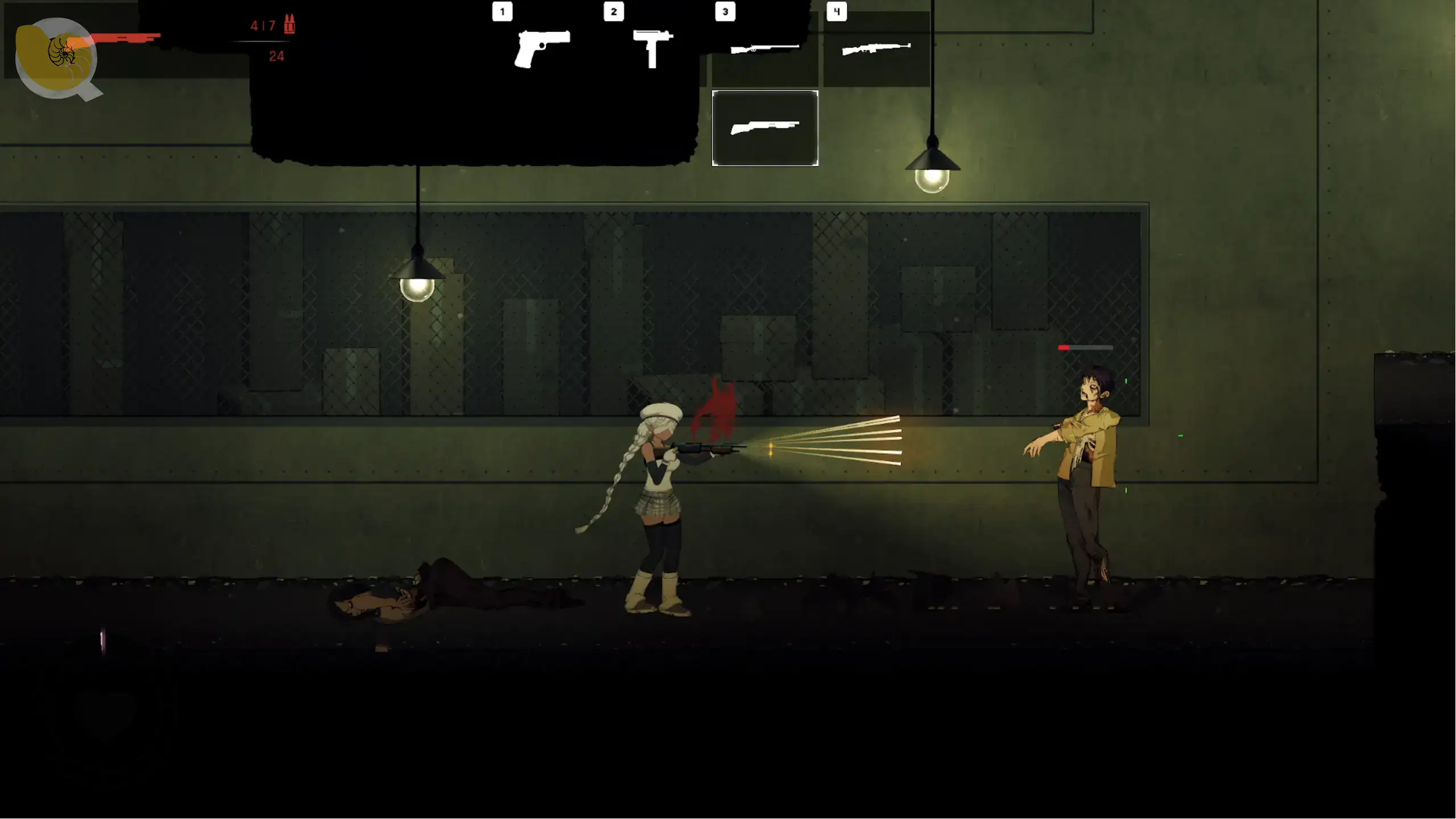Activate the nautilus shell ability icon
1456x819 pixels.
[56, 58]
